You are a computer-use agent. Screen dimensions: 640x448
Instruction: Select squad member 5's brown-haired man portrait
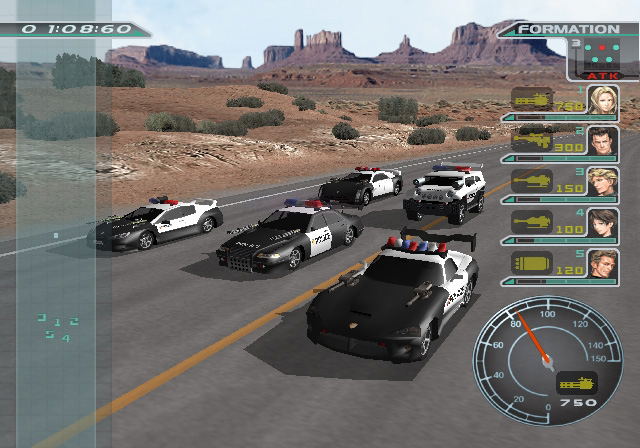(x=603, y=264)
